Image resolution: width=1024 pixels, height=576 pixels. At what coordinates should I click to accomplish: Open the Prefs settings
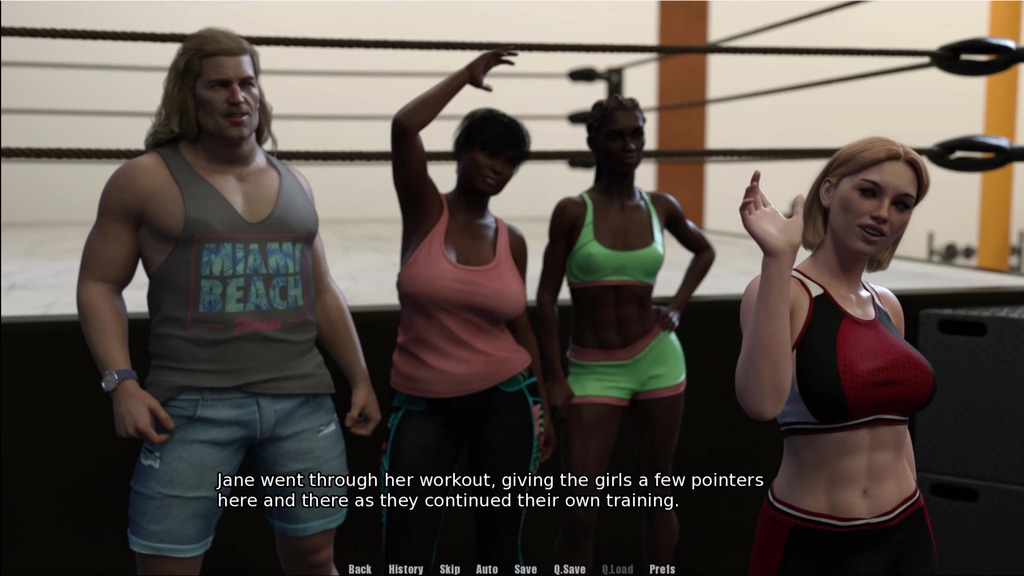[x=662, y=569]
